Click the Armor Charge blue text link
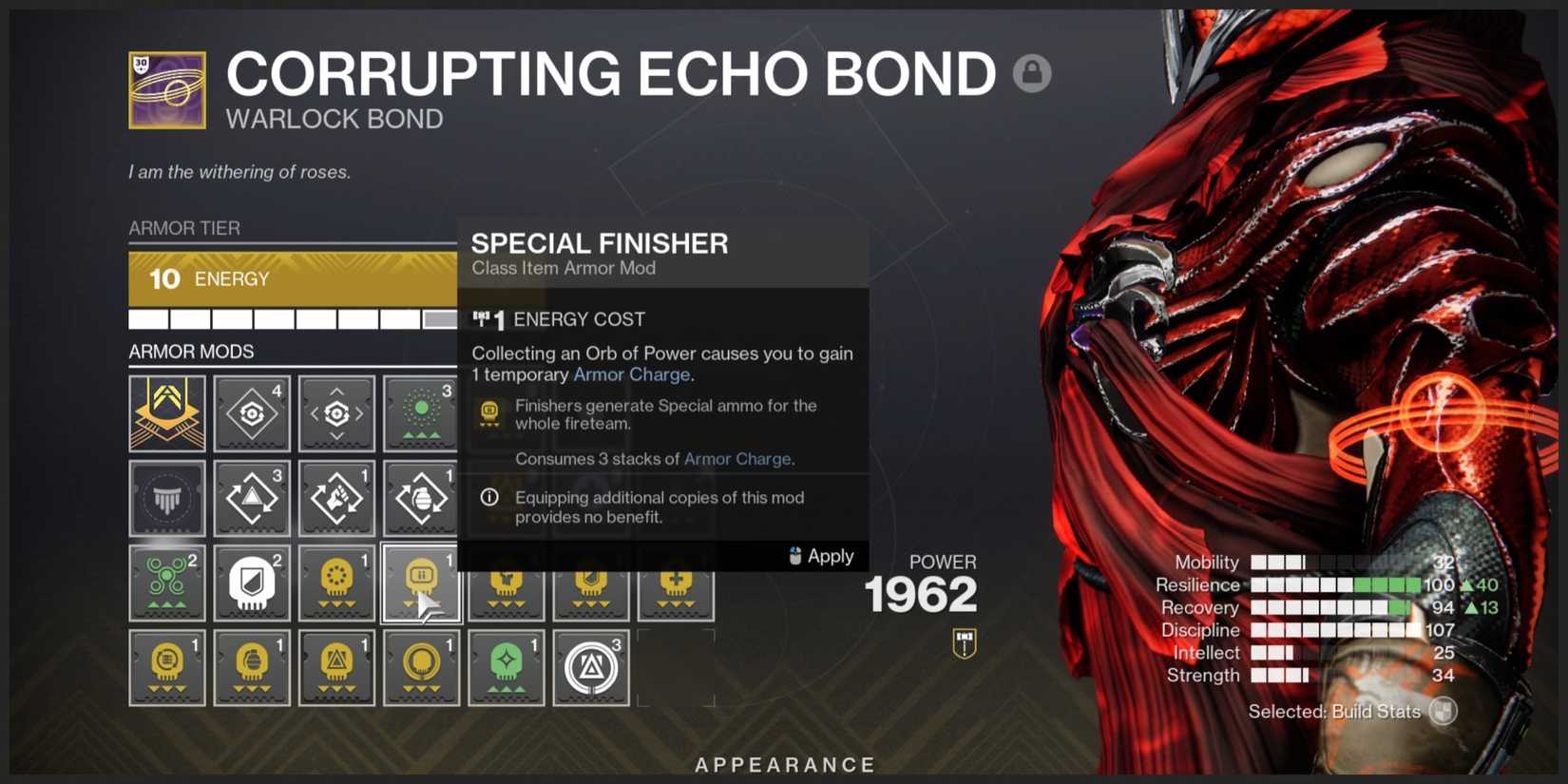 (x=631, y=374)
